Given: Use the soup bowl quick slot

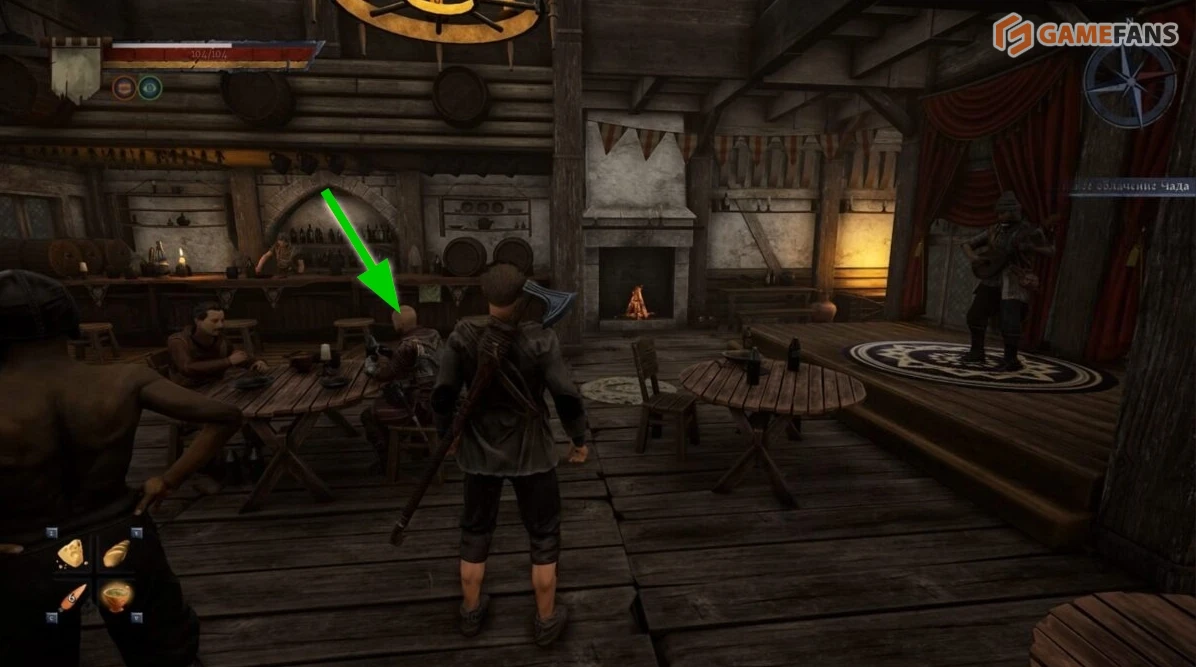Looking at the screenshot, I should (x=116, y=596).
